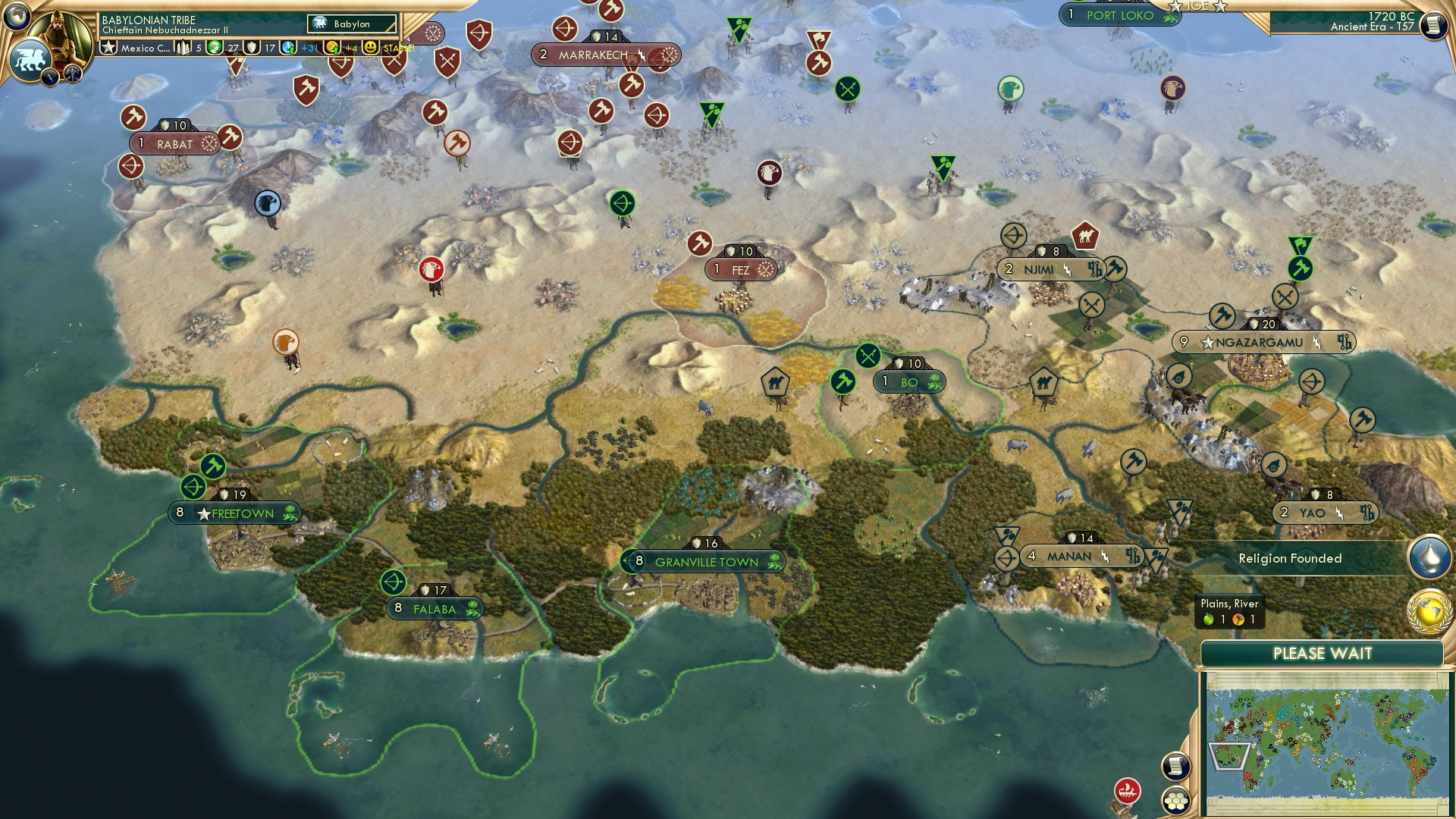Click the smiley happiness indicator marked STABLE
Image resolution: width=1456 pixels, height=819 pixels.
pos(369,47)
